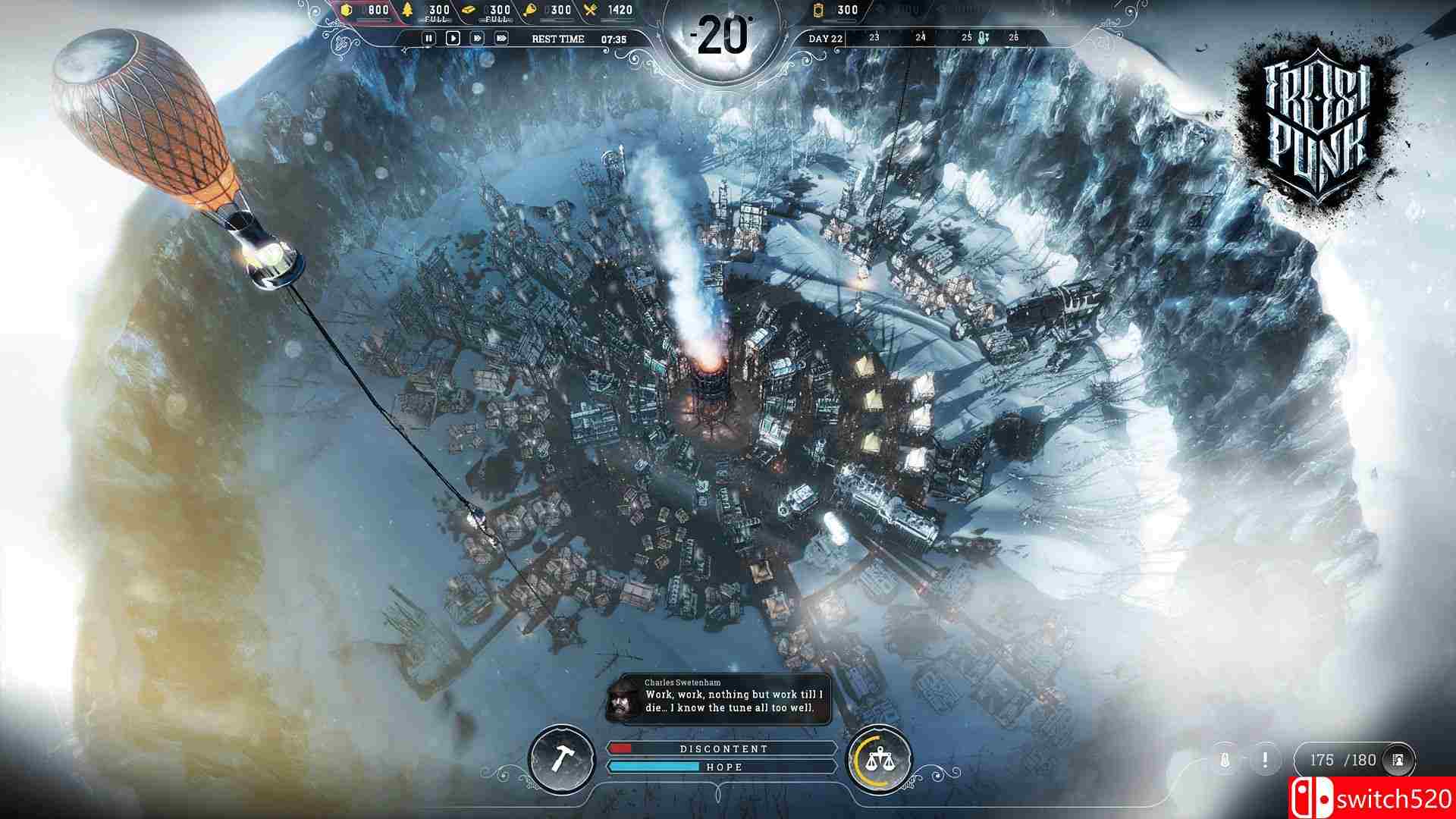Pause the game with the pause button

pyautogui.click(x=429, y=38)
